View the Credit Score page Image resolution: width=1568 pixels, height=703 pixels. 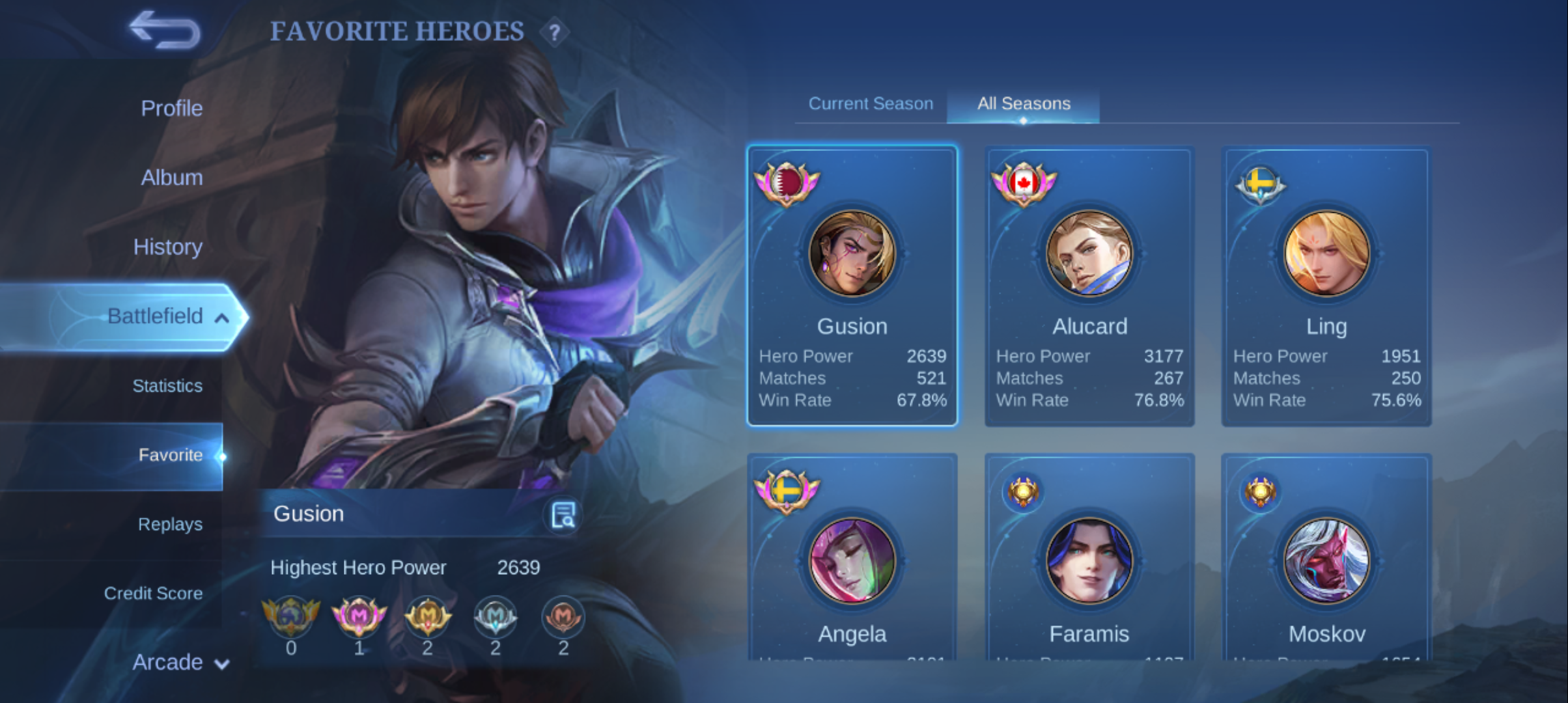[153, 593]
